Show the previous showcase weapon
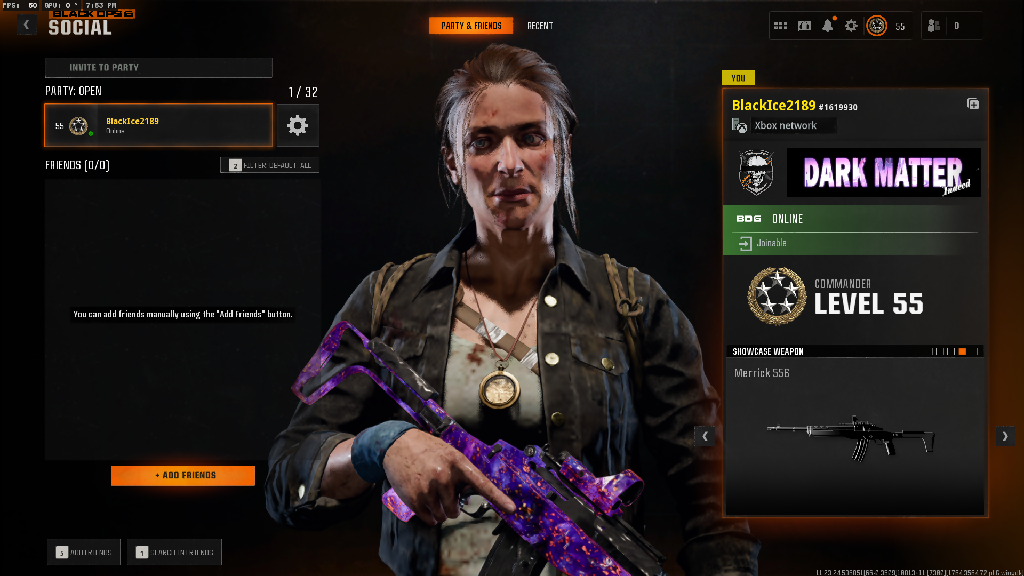The image size is (1024, 576). point(705,436)
